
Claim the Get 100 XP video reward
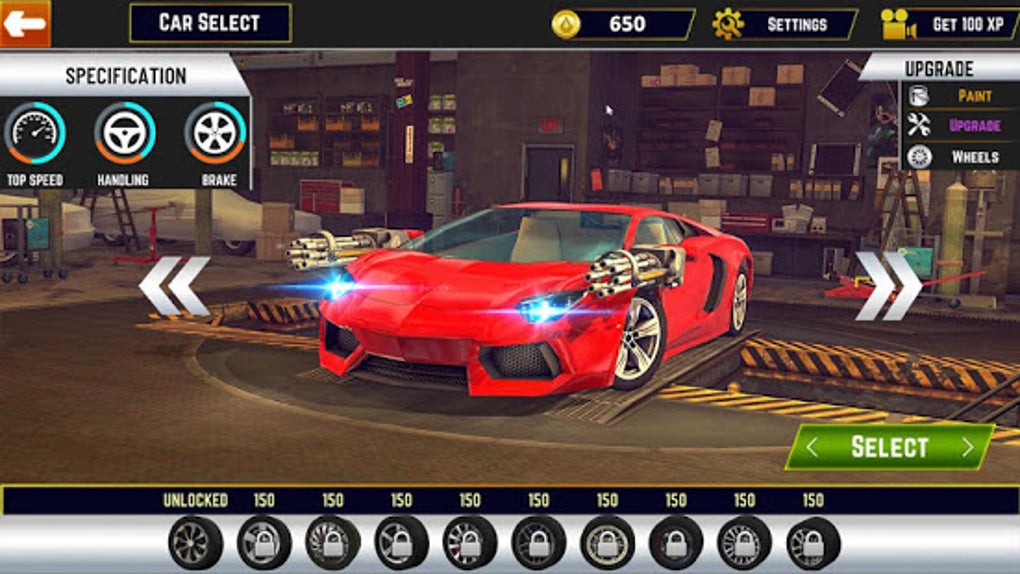(950, 24)
